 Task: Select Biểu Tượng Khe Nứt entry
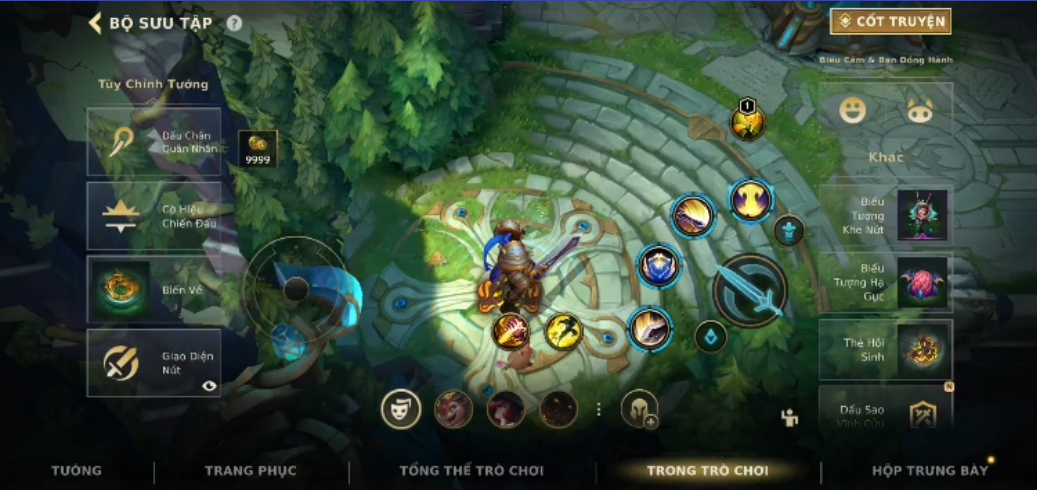click(885, 215)
